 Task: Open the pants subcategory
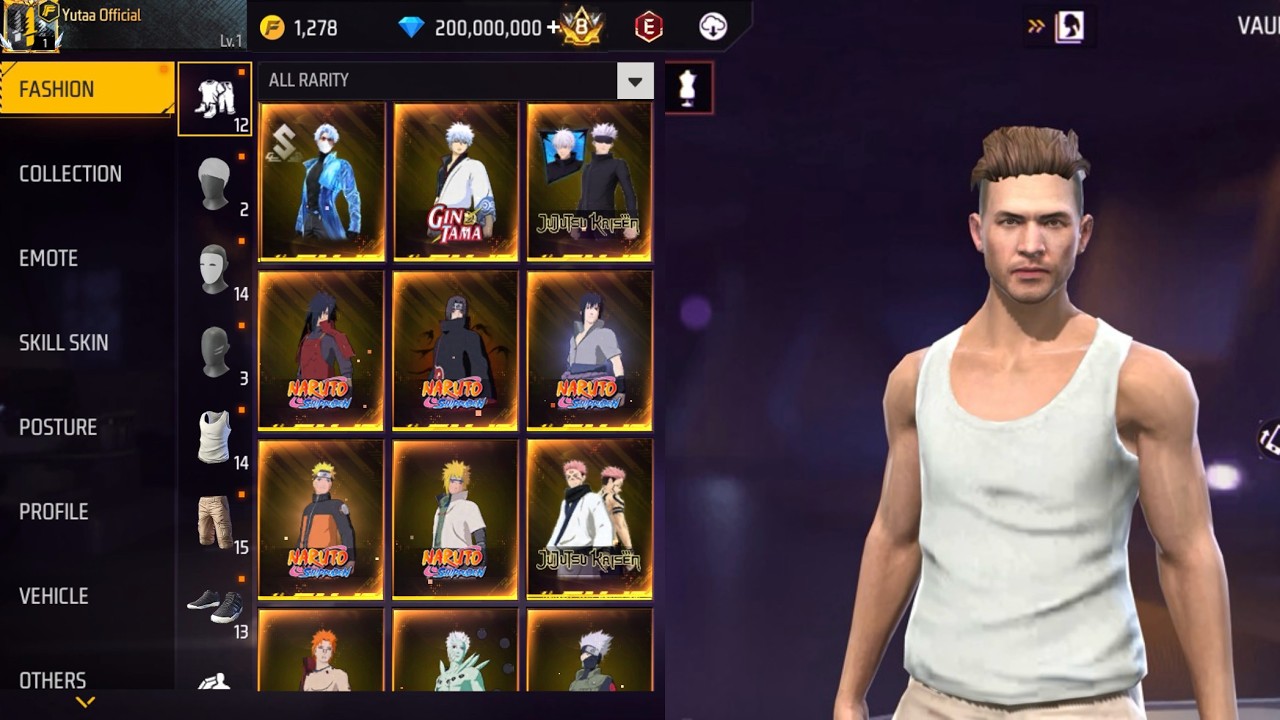(214, 522)
